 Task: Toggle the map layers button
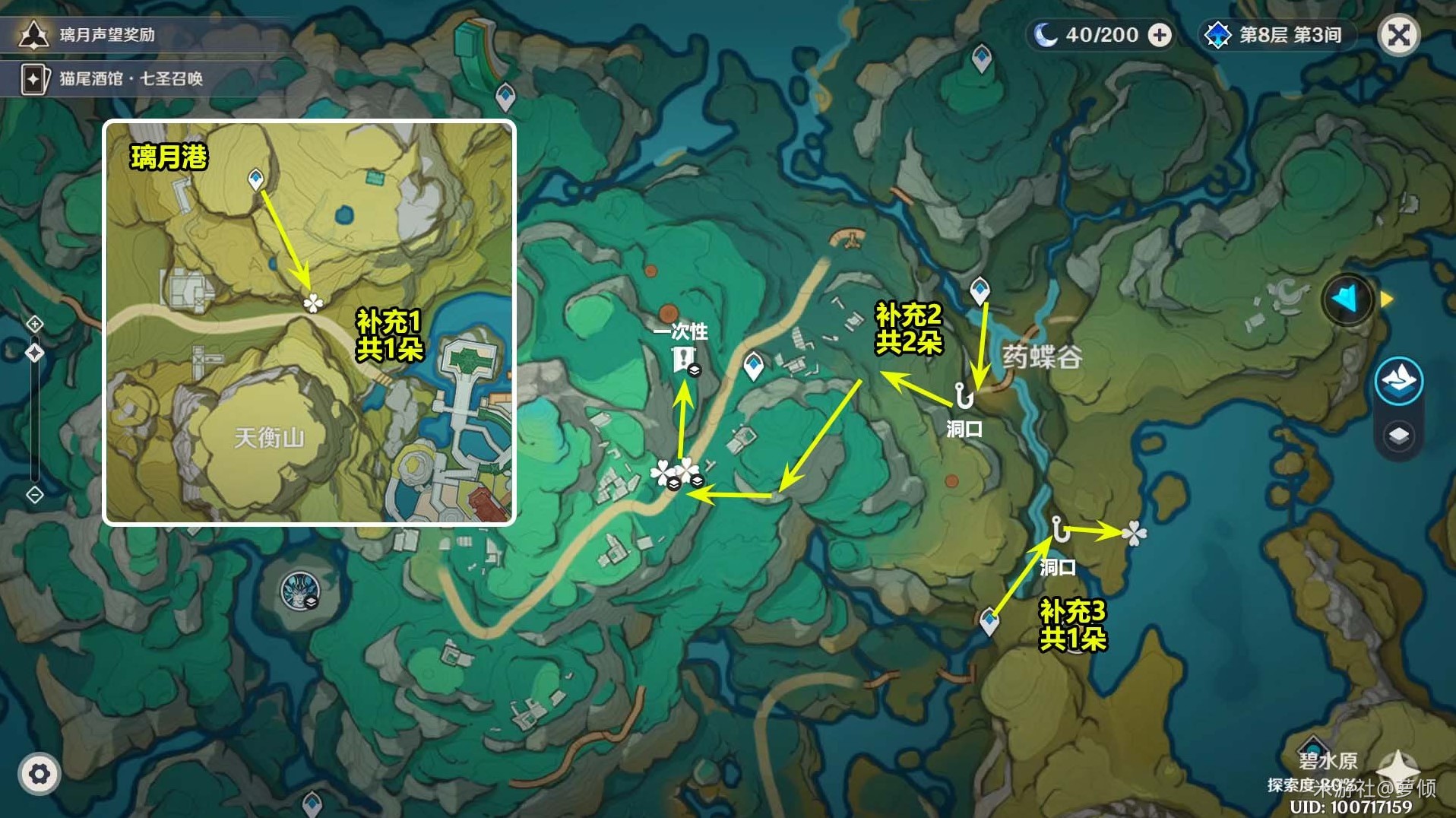coord(1398,436)
